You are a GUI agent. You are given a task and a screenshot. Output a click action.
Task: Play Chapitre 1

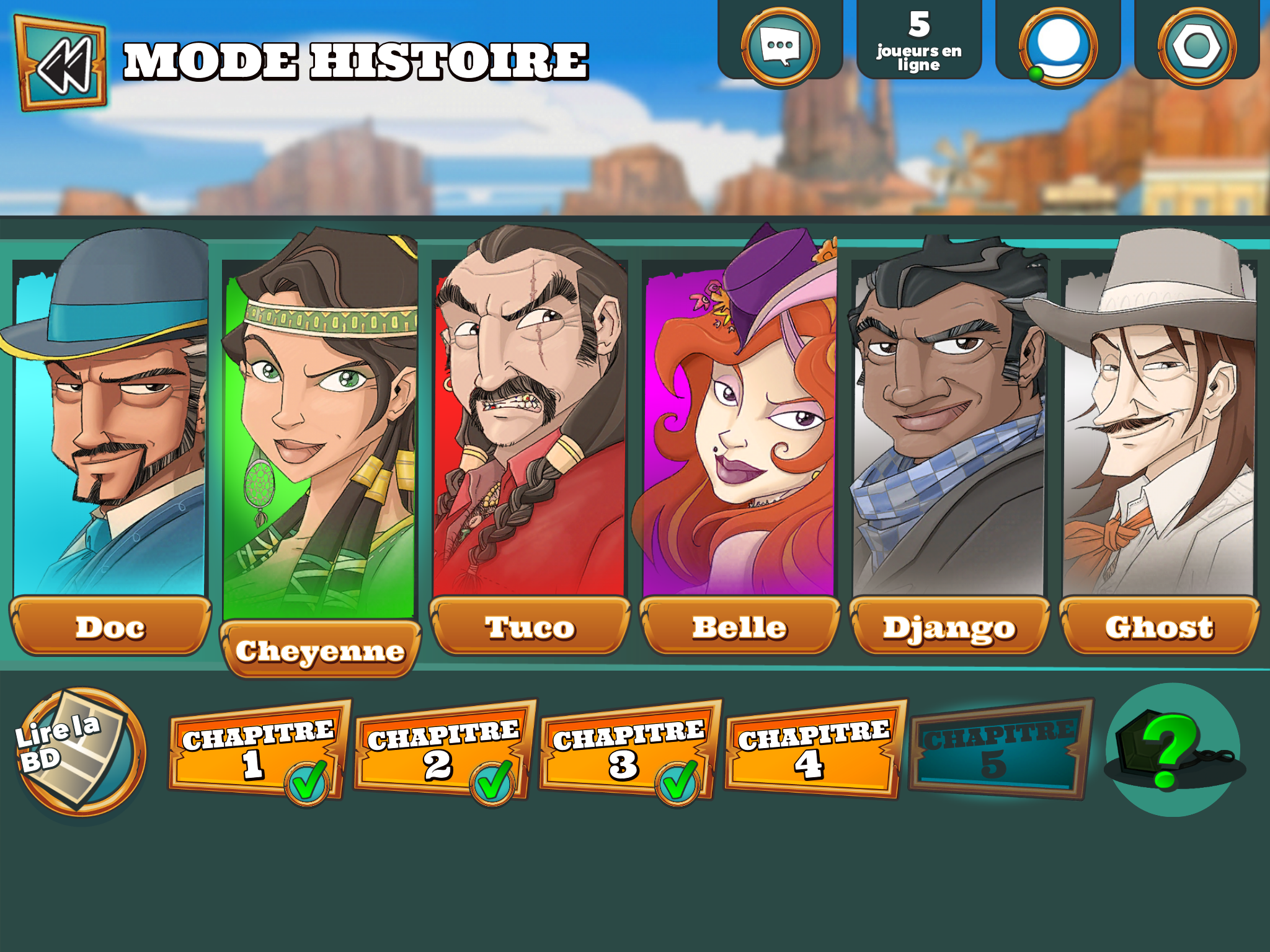coord(256,751)
